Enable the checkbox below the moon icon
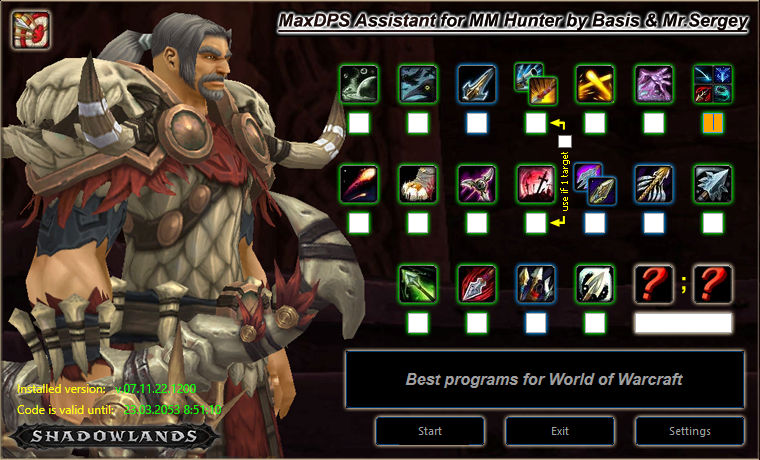760x460 pixels. coord(359,123)
